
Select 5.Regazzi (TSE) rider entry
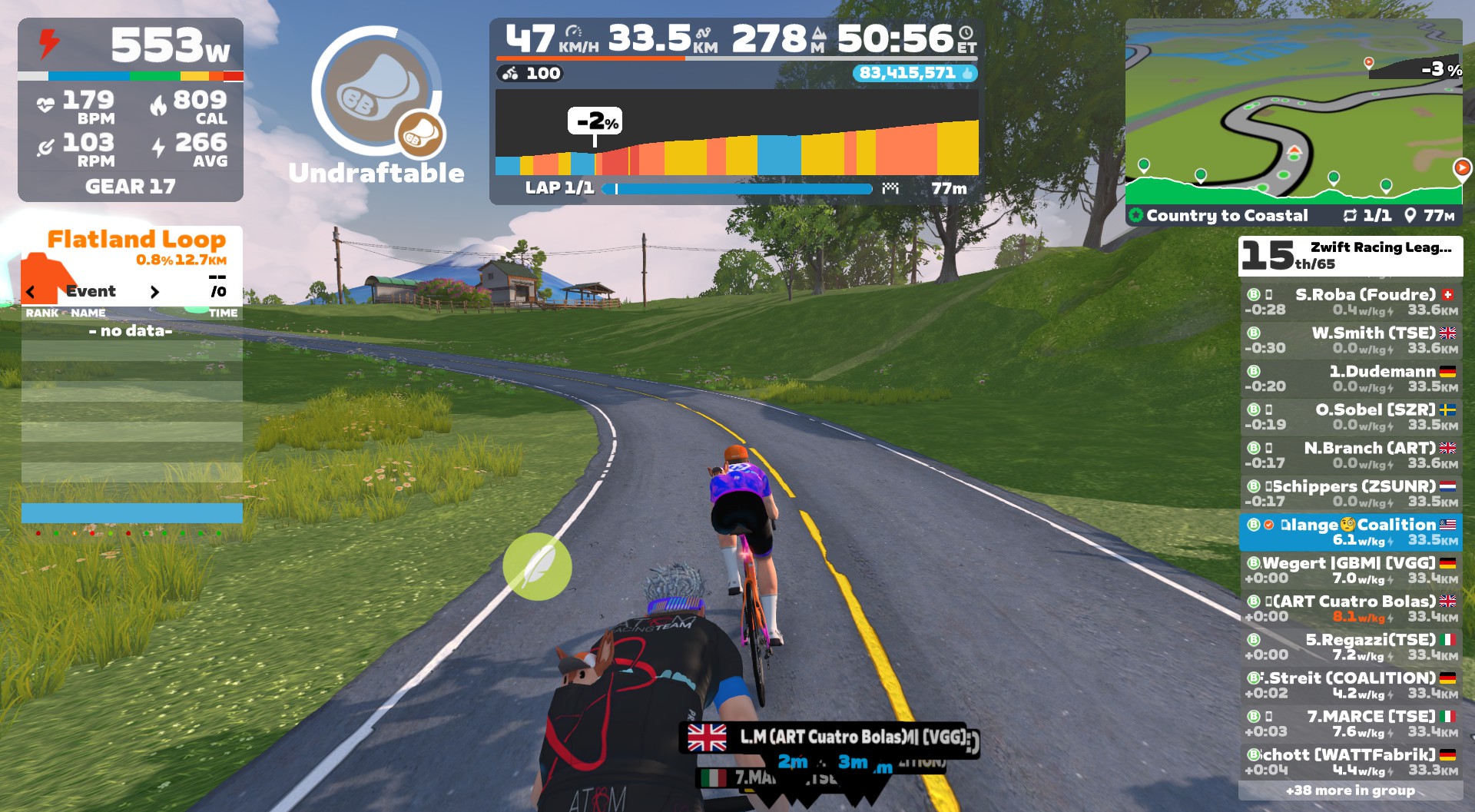[x=1351, y=648]
